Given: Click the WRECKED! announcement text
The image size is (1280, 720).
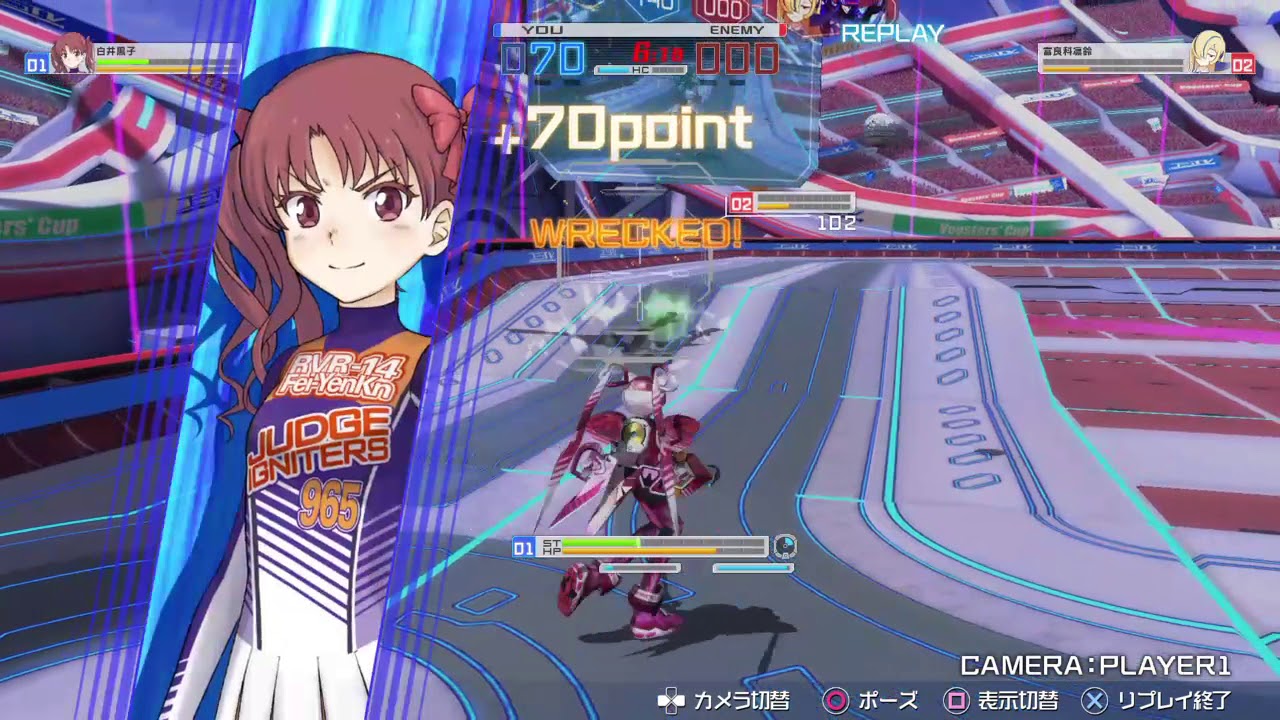Looking at the screenshot, I should [637, 232].
